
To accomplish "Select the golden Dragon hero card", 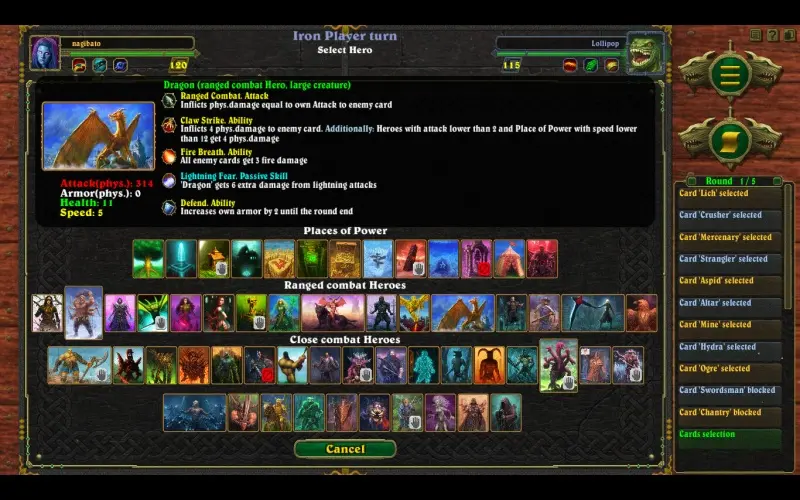I will click(462, 313).
